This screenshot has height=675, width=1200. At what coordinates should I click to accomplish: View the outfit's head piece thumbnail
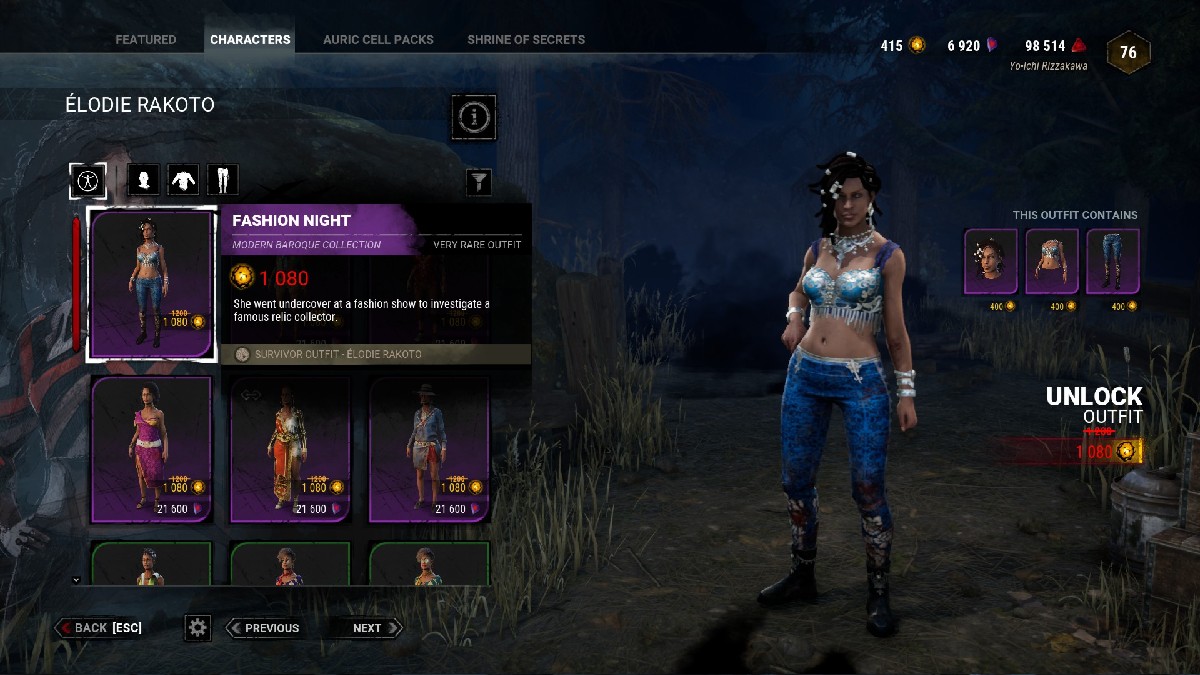click(x=990, y=262)
